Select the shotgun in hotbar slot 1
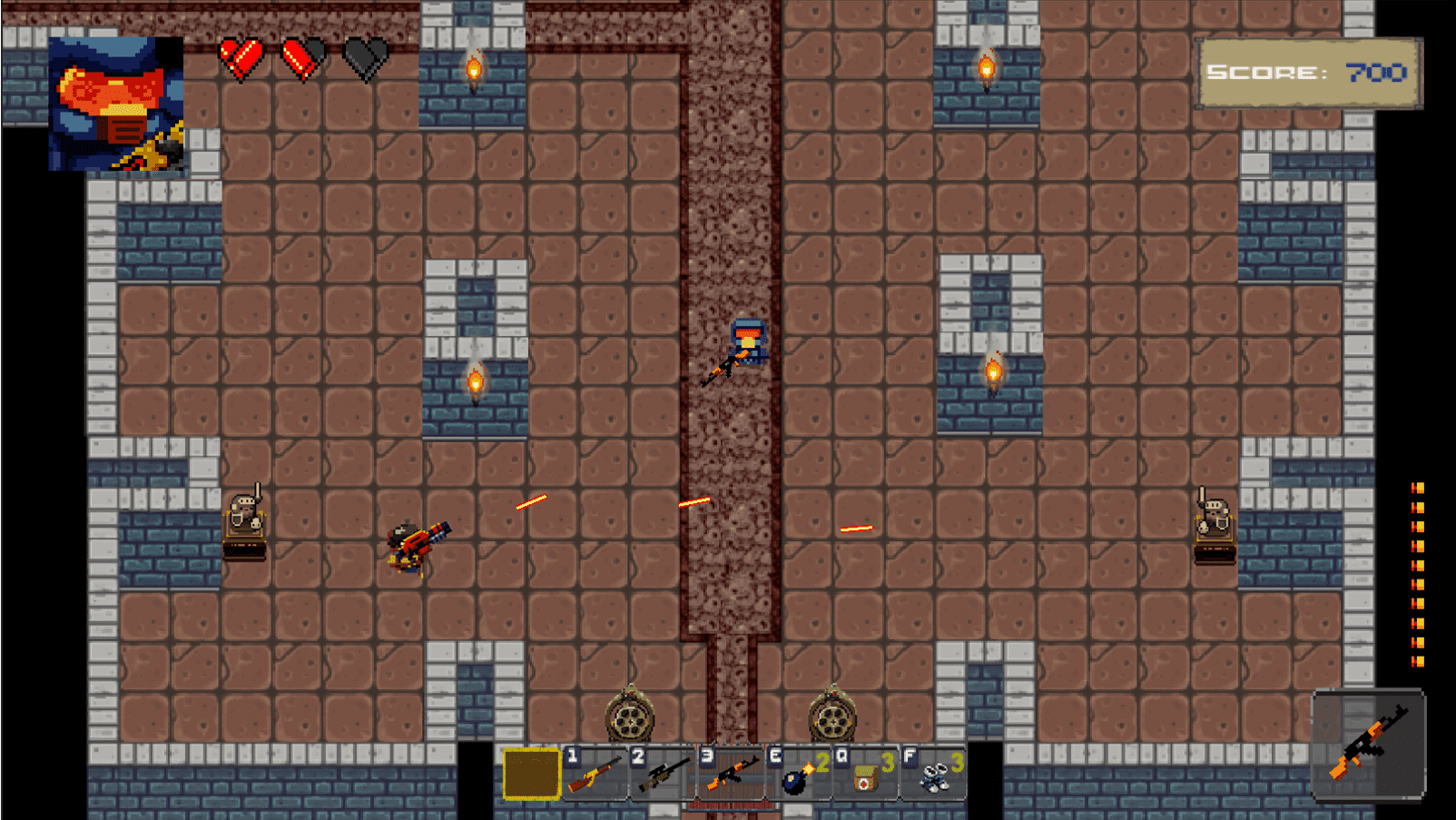1456x820 pixels. click(595, 774)
